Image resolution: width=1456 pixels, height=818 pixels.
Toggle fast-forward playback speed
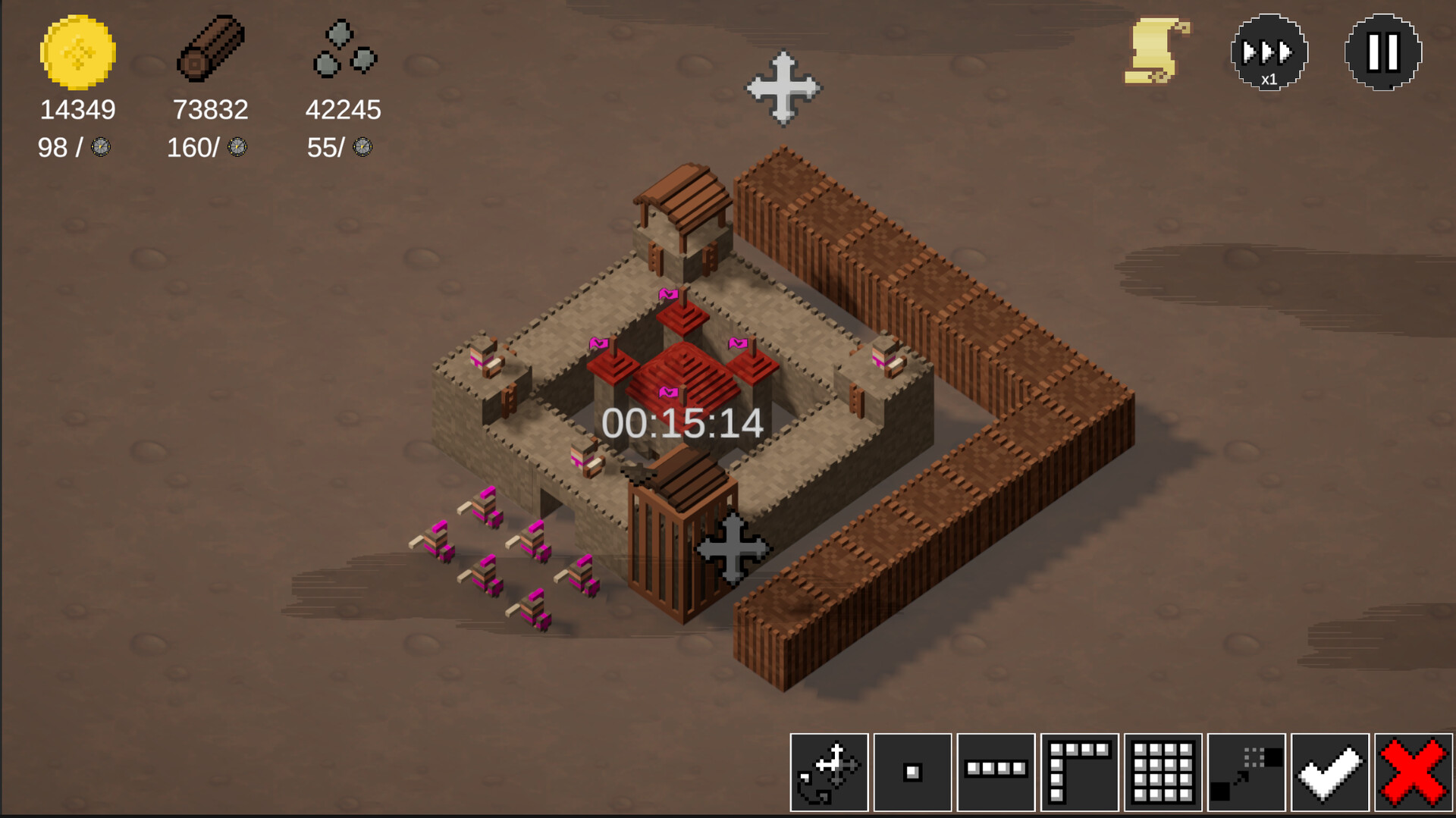pyautogui.click(x=1269, y=52)
